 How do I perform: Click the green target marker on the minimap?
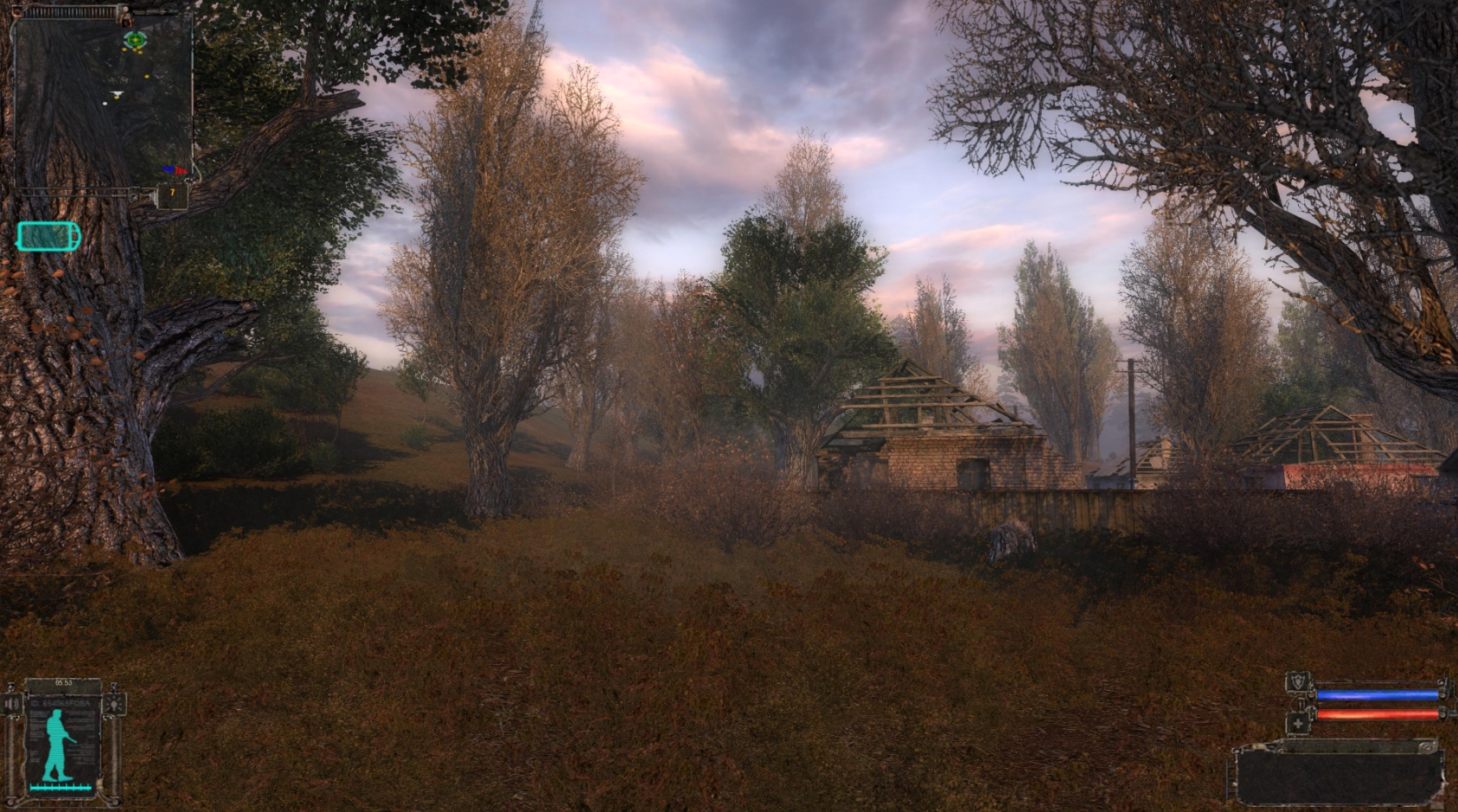[x=134, y=40]
